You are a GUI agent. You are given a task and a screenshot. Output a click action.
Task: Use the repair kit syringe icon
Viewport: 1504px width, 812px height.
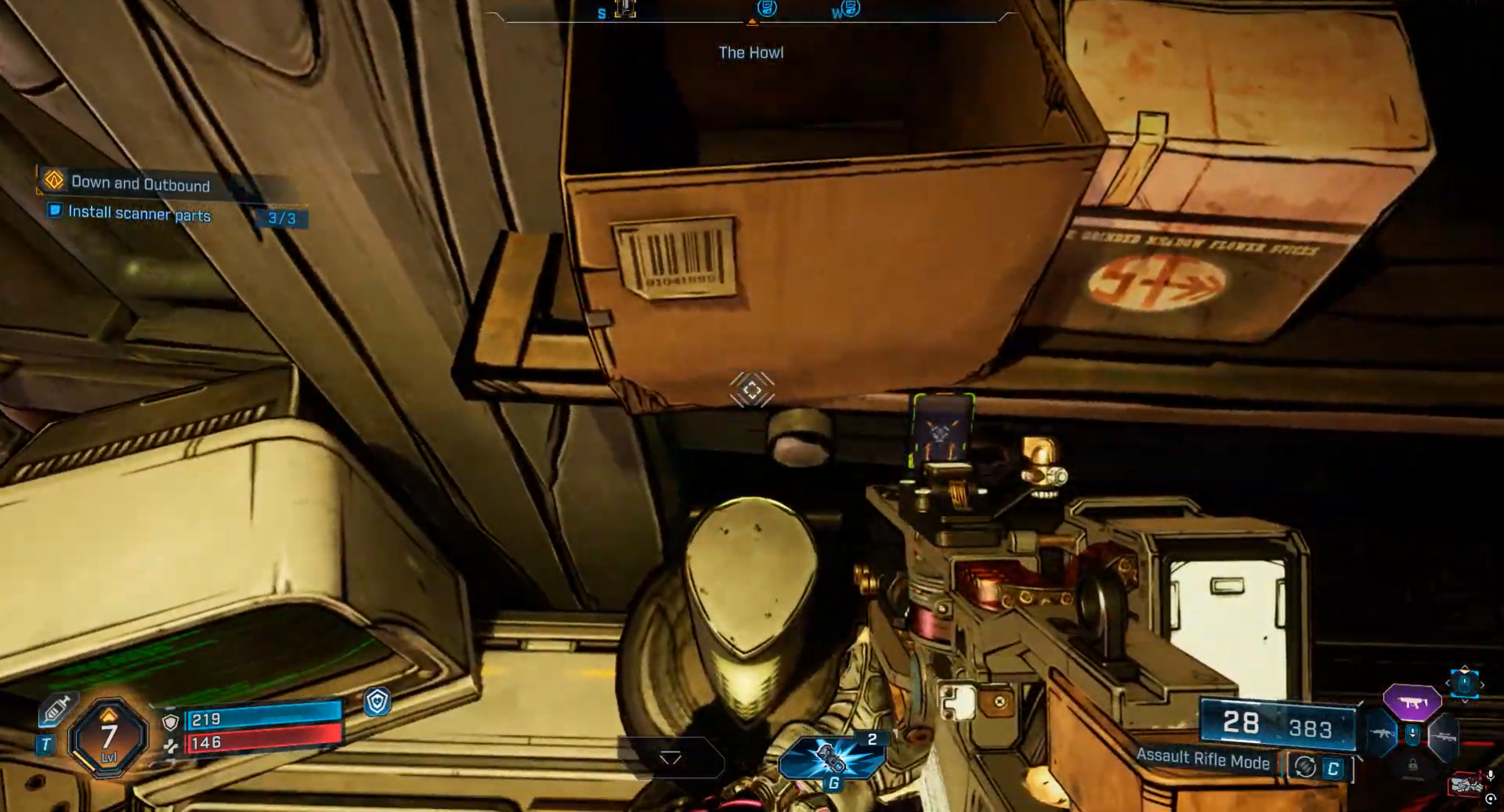tap(56, 709)
